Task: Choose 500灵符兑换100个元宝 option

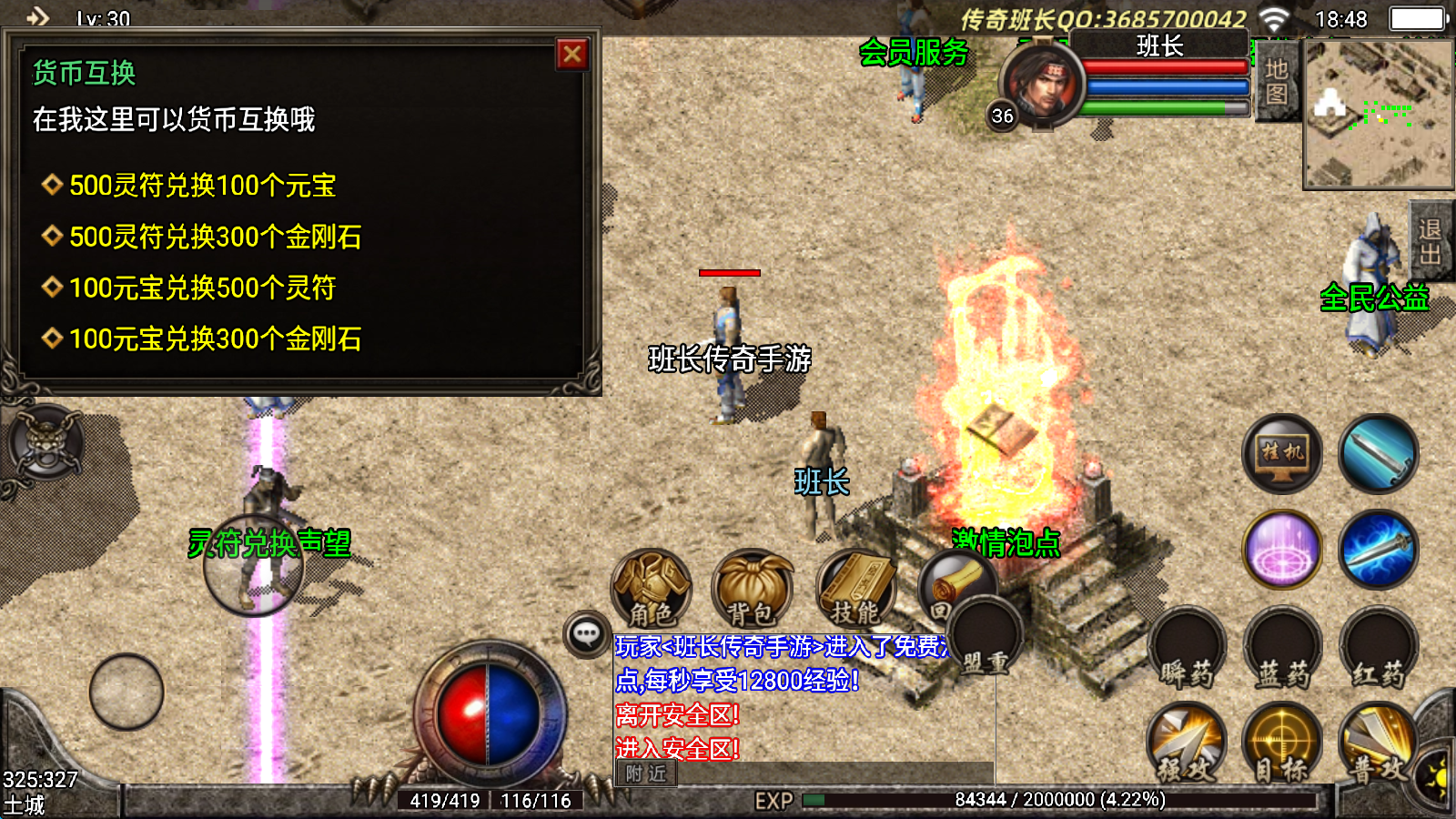Action: 202,186
